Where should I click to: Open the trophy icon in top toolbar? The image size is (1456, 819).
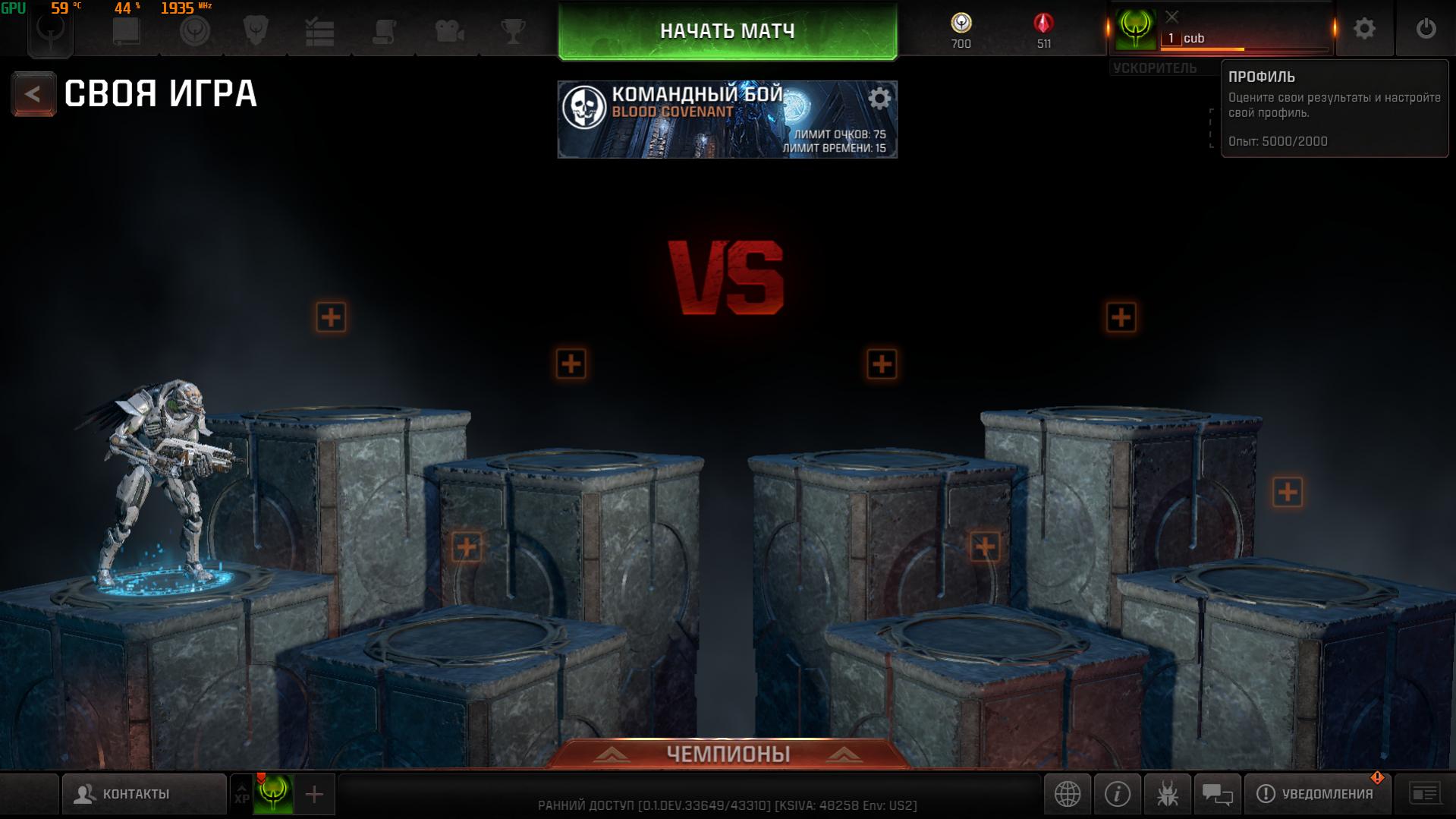coord(514,31)
